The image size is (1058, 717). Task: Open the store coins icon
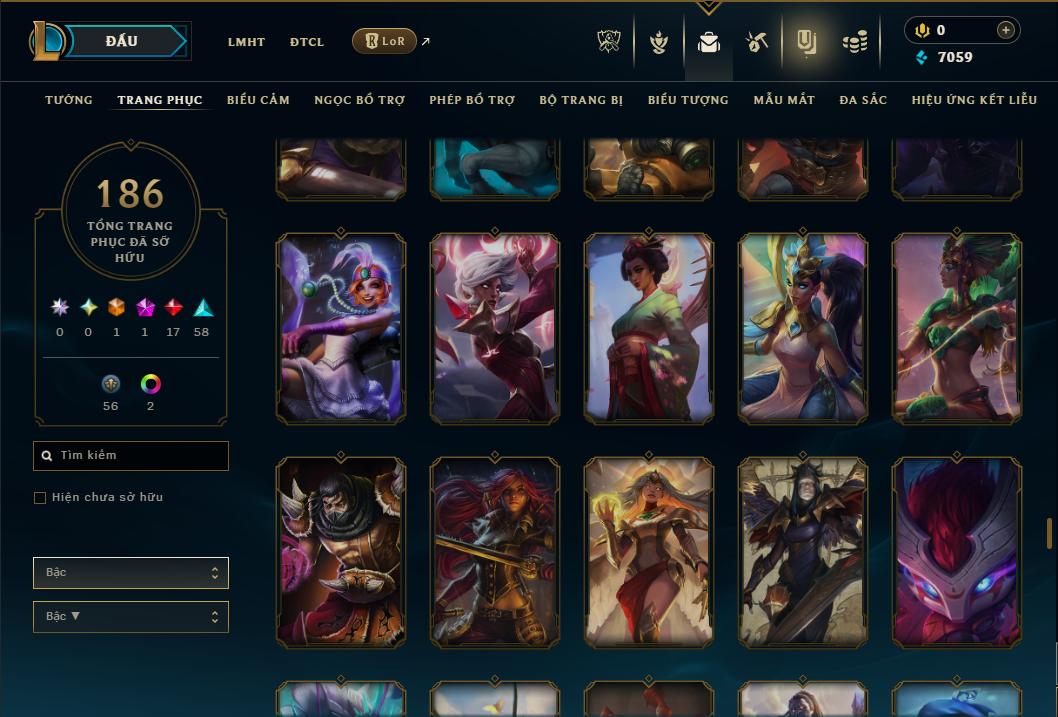(x=854, y=42)
